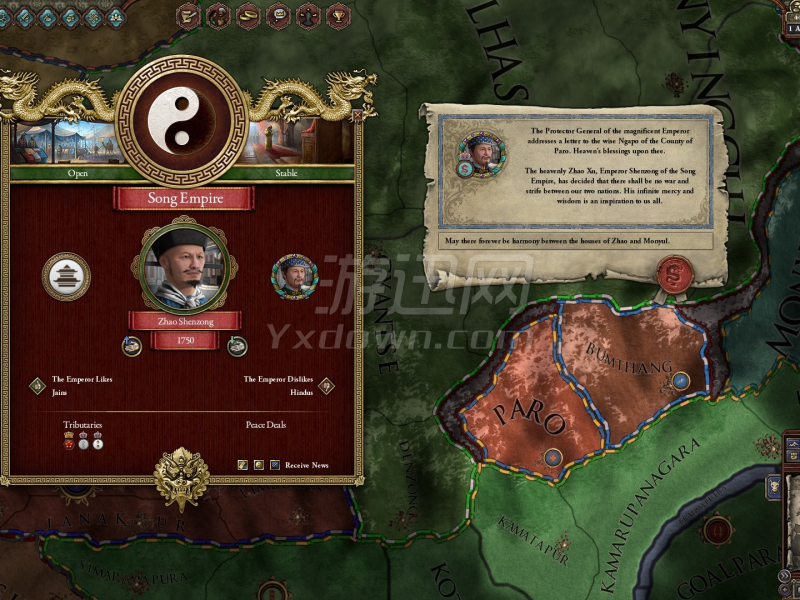Click the left arrow icon below the emperor's portrait
800x600 pixels.
pyautogui.click(x=131, y=346)
